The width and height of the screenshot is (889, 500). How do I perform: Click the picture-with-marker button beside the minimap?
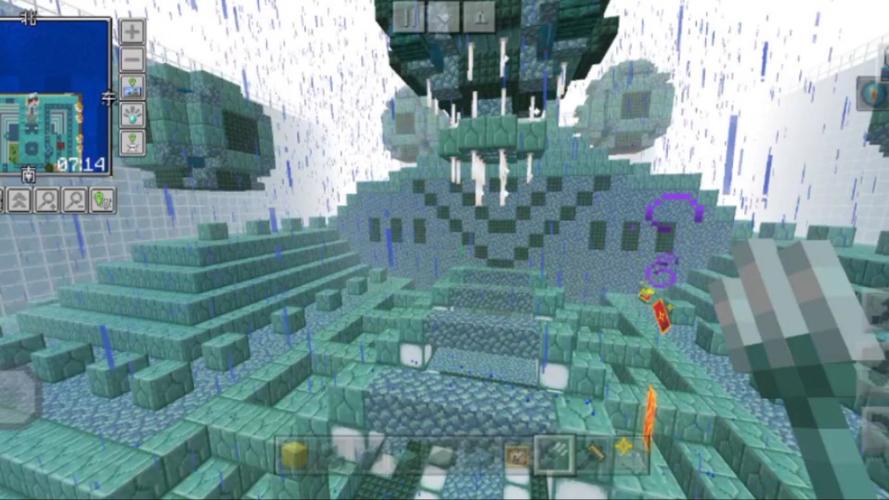tap(132, 88)
